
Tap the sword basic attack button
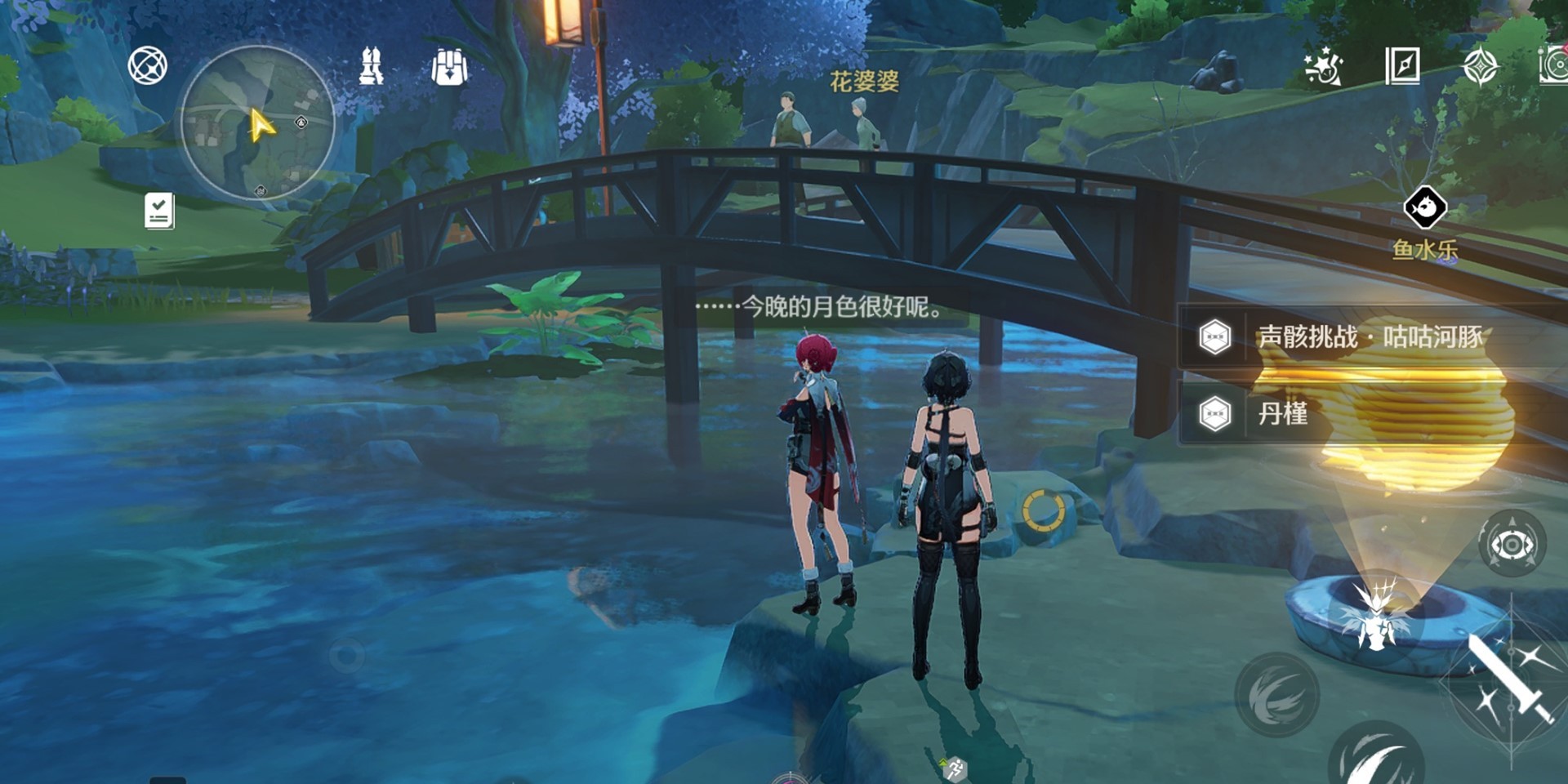(x=1509, y=679)
